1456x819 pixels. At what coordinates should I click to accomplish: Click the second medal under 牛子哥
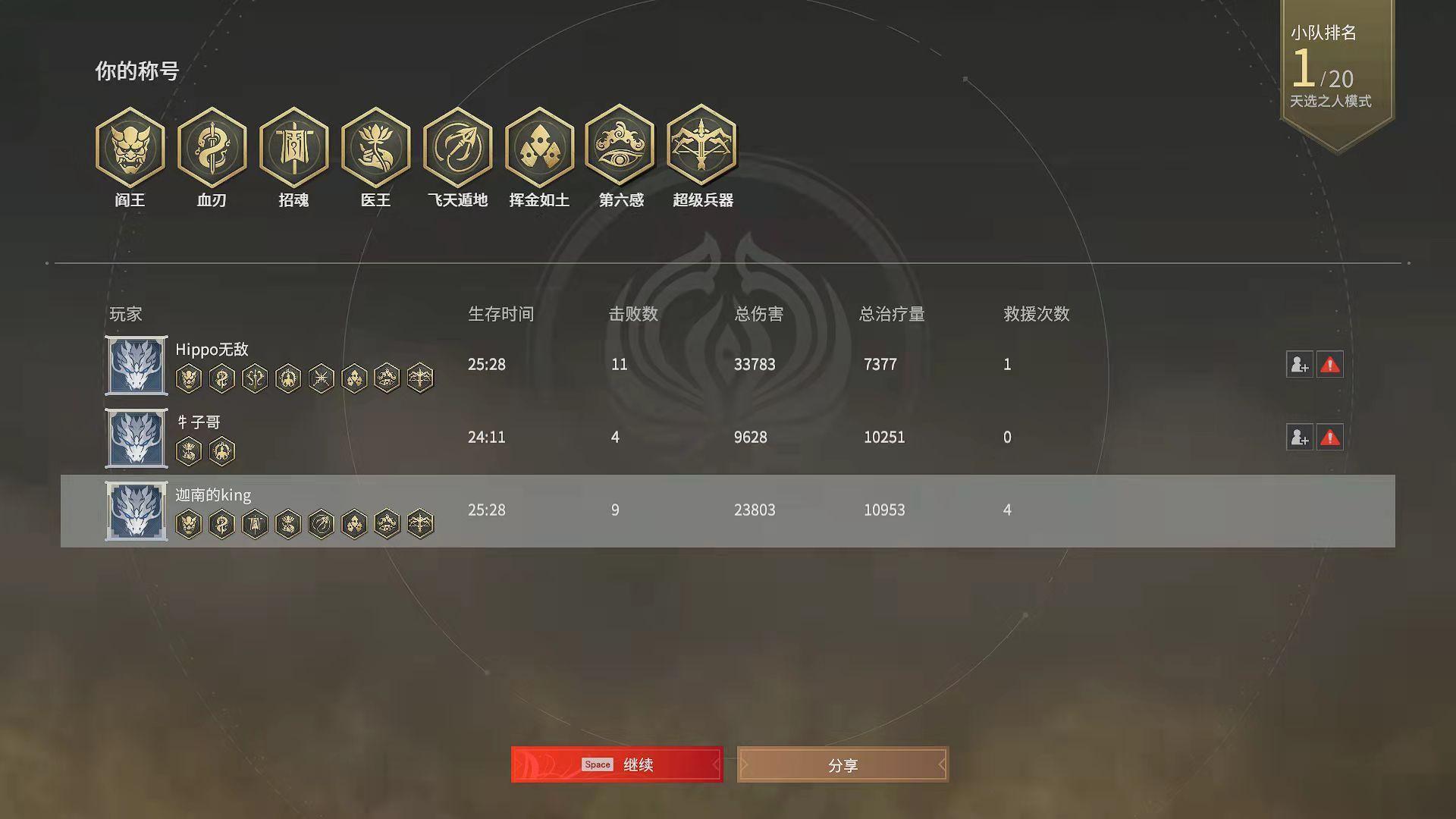[x=222, y=450]
